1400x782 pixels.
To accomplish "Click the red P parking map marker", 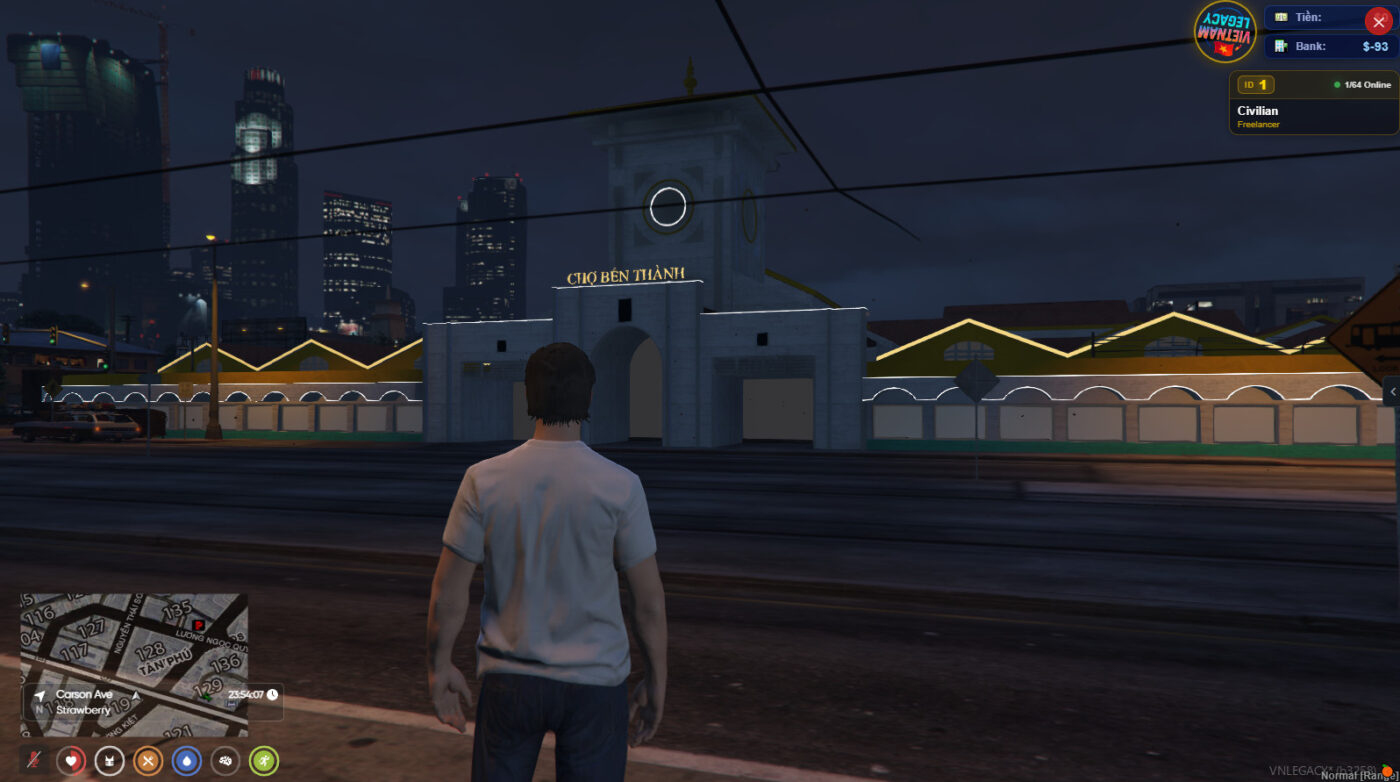I will pyautogui.click(x=198, y=625).
